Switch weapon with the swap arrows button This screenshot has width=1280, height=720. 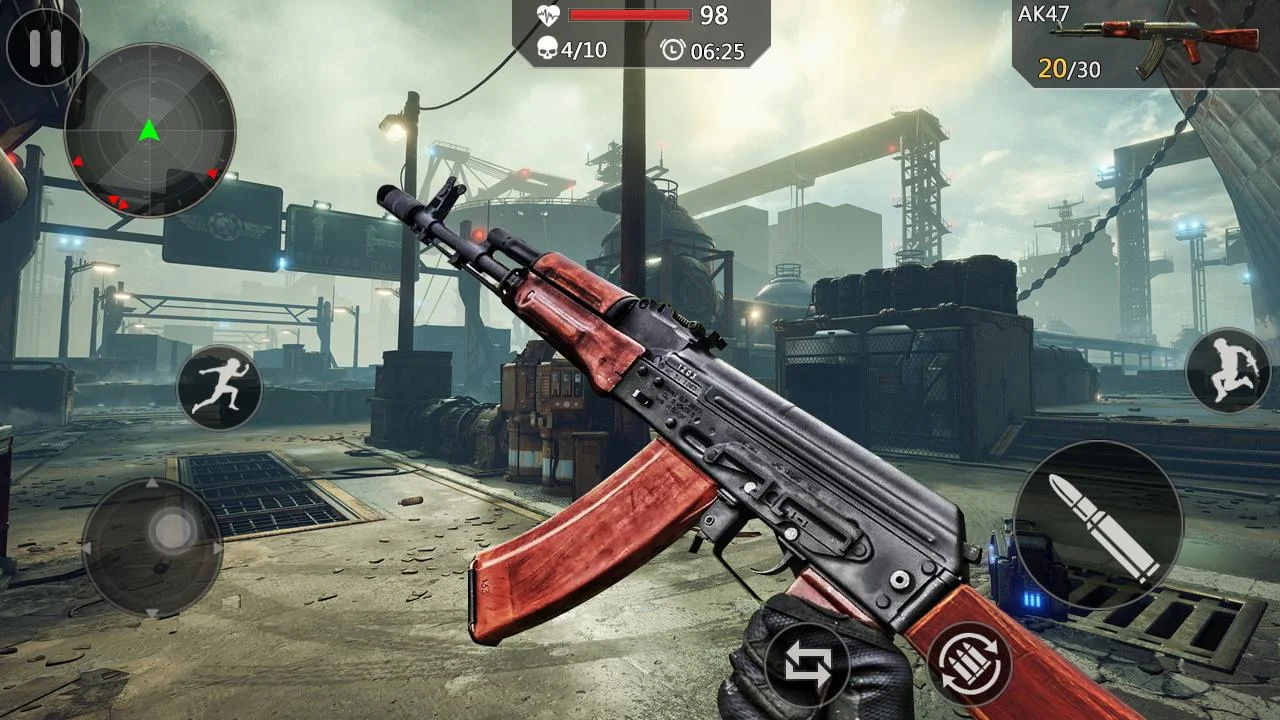807,665
